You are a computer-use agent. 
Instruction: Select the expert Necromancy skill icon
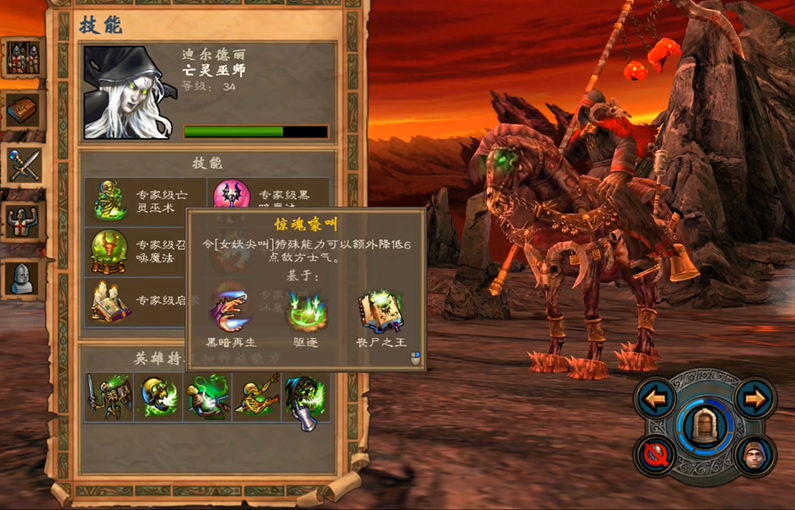point(110,200)
